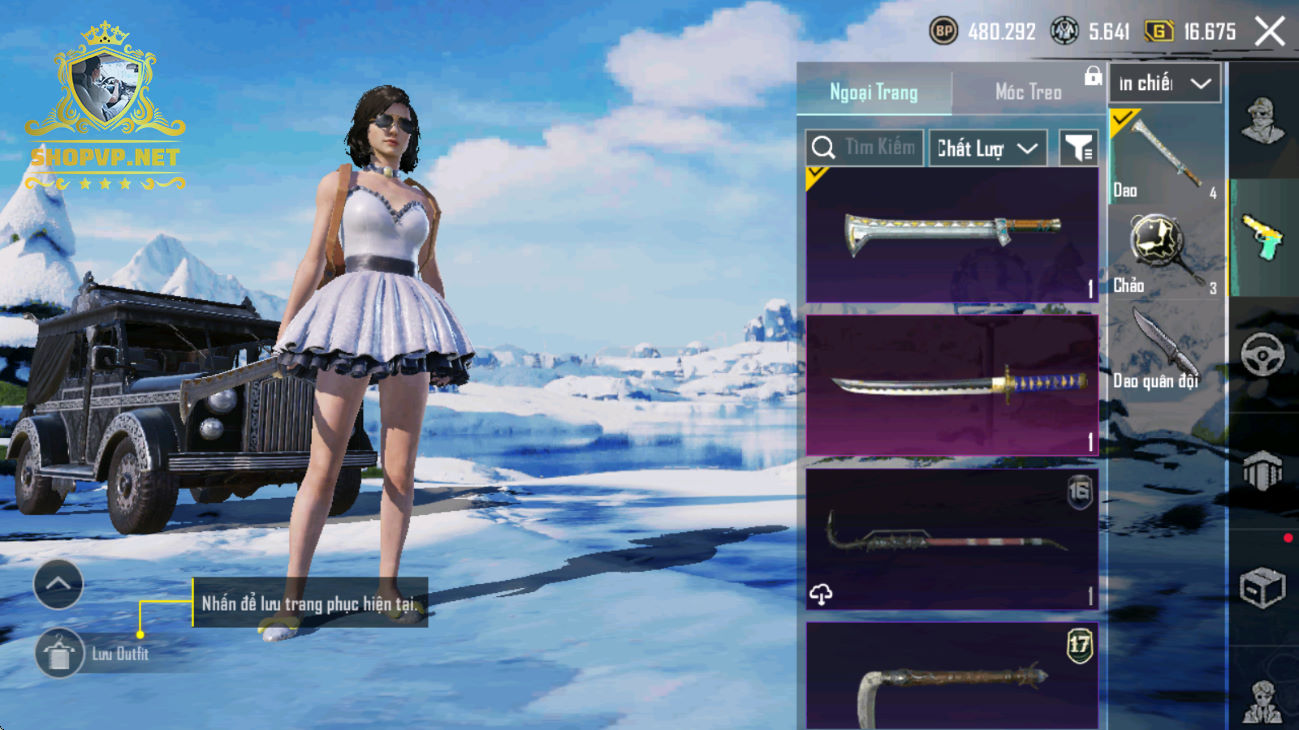Switch to the Ngoại Trang tab
The width and height of the screenshot is (1299, 730).
click(873, 92)
